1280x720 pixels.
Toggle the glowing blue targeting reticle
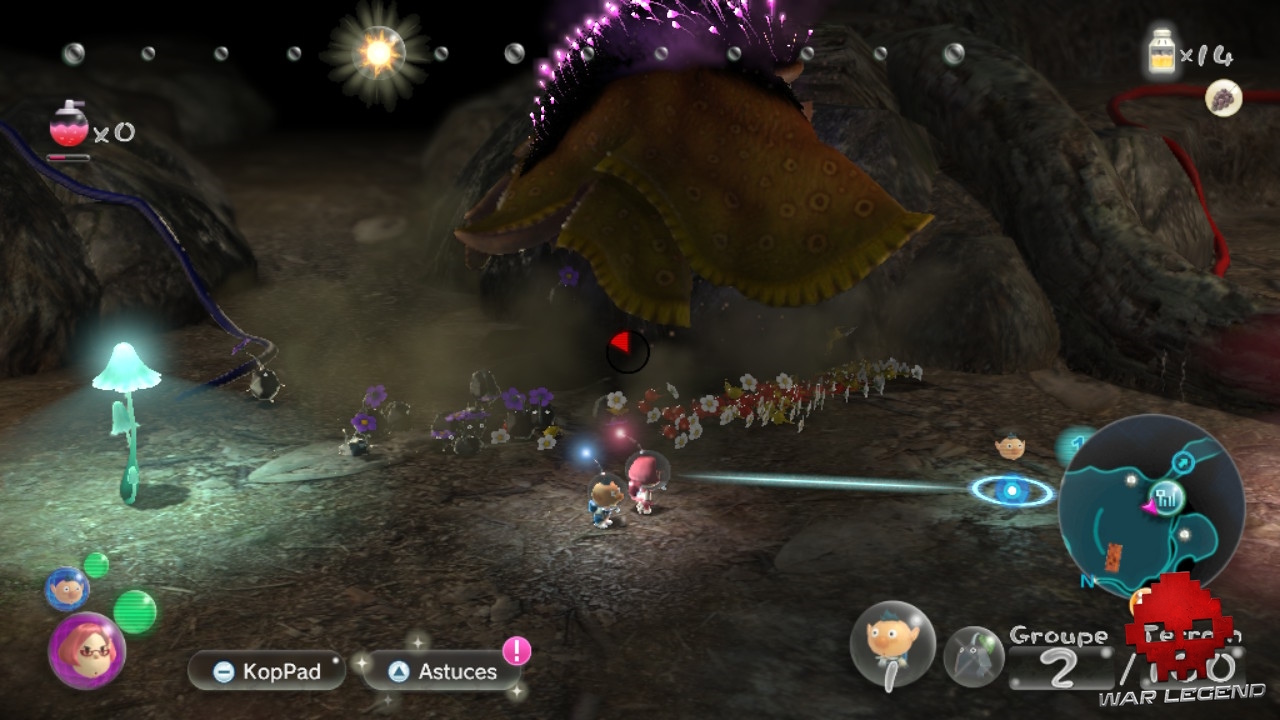click(1011, 490)
